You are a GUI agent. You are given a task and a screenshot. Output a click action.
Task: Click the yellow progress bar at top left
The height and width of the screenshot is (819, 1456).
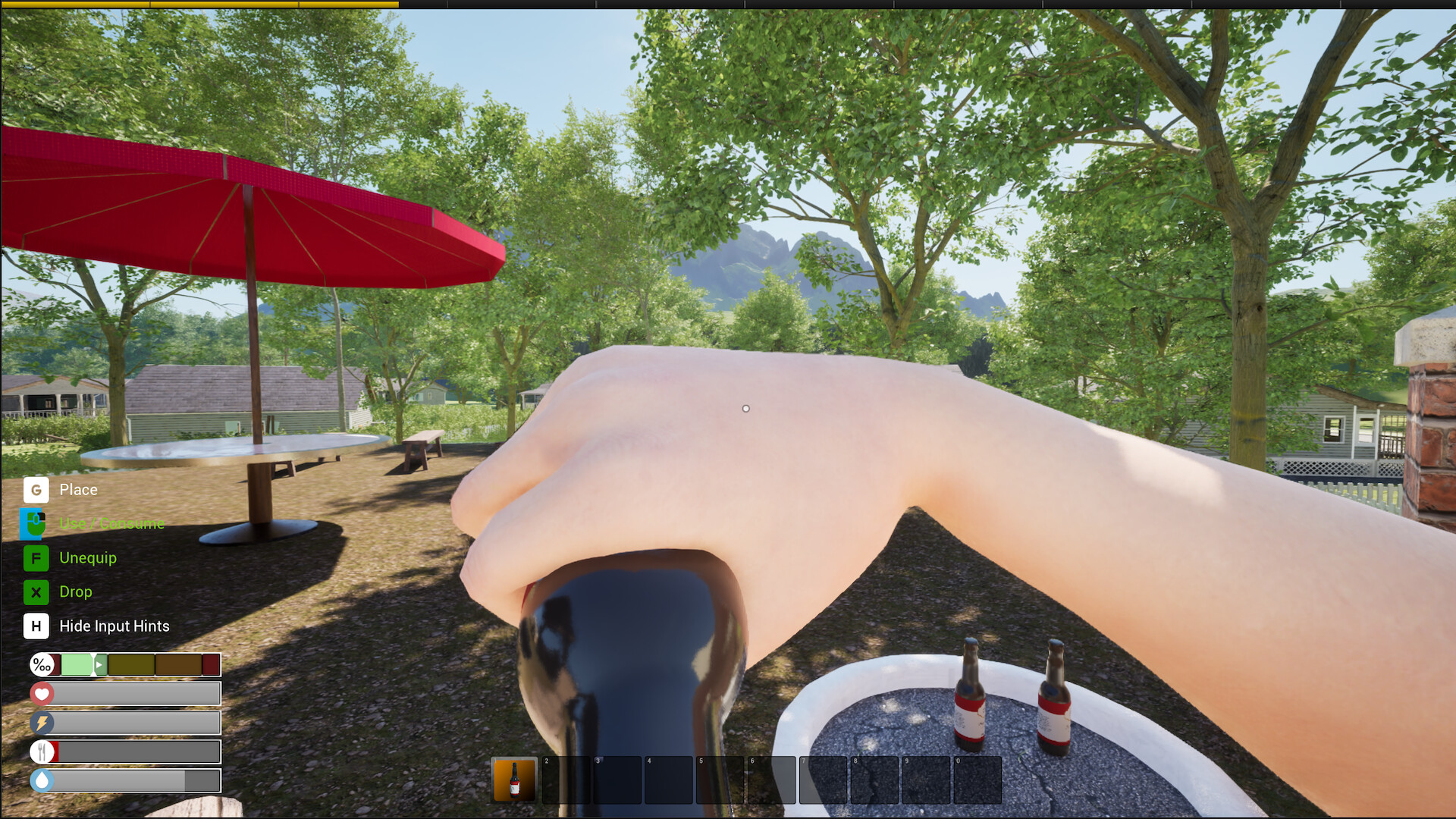[x=197, y=5]
